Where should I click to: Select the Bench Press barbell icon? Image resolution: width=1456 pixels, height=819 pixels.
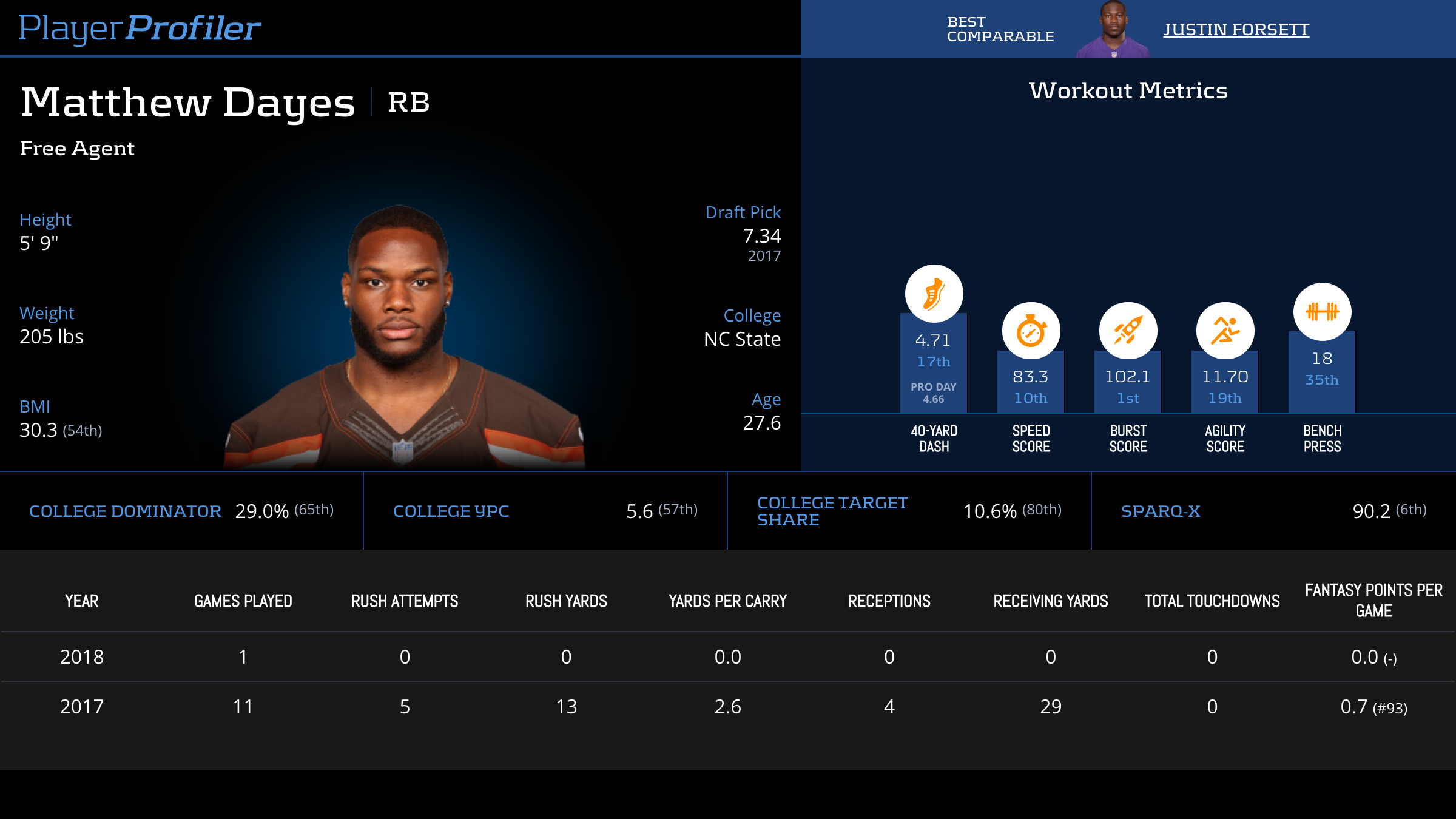1322,312
